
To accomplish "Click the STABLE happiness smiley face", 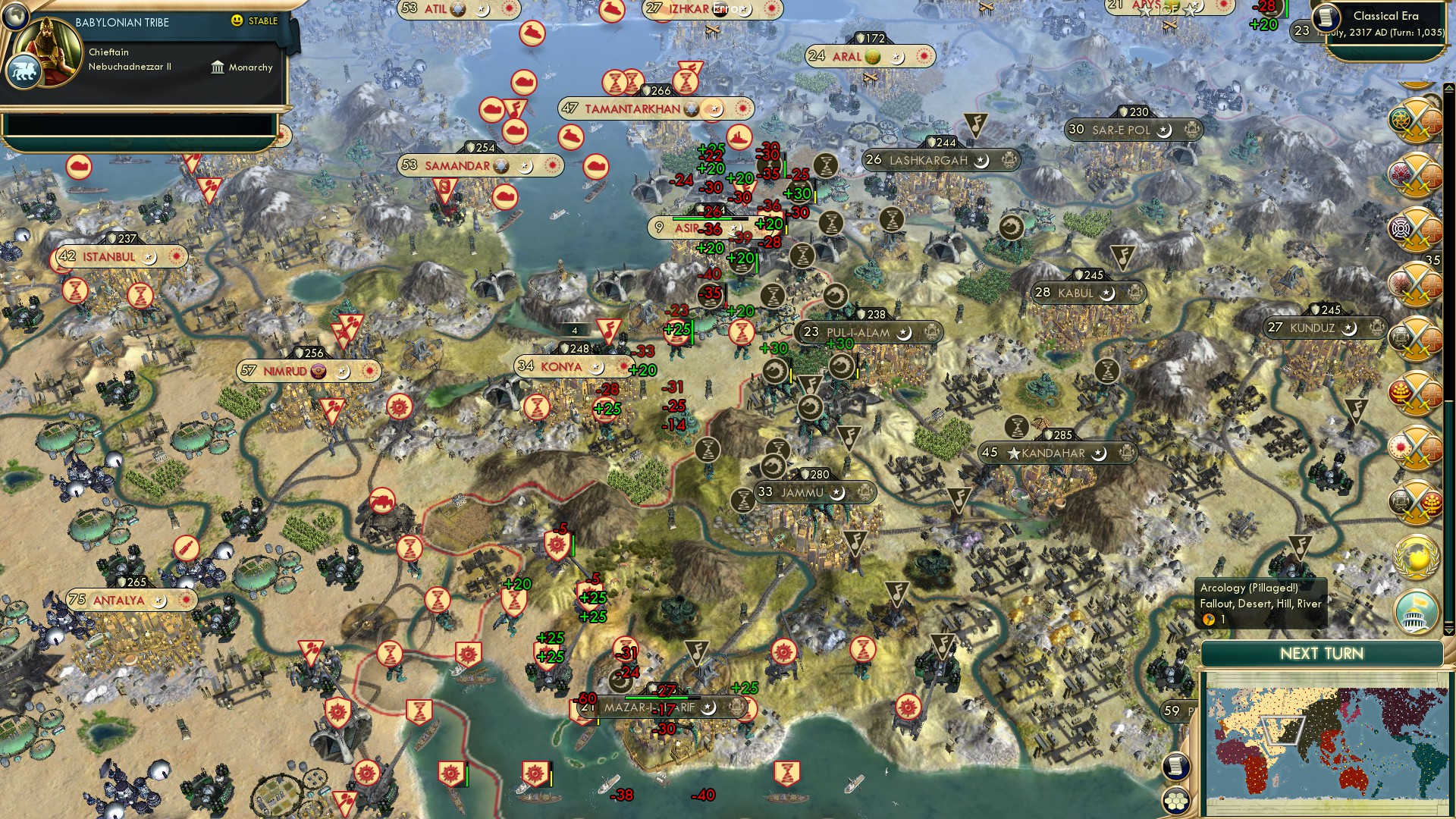I will coord(238,21).
